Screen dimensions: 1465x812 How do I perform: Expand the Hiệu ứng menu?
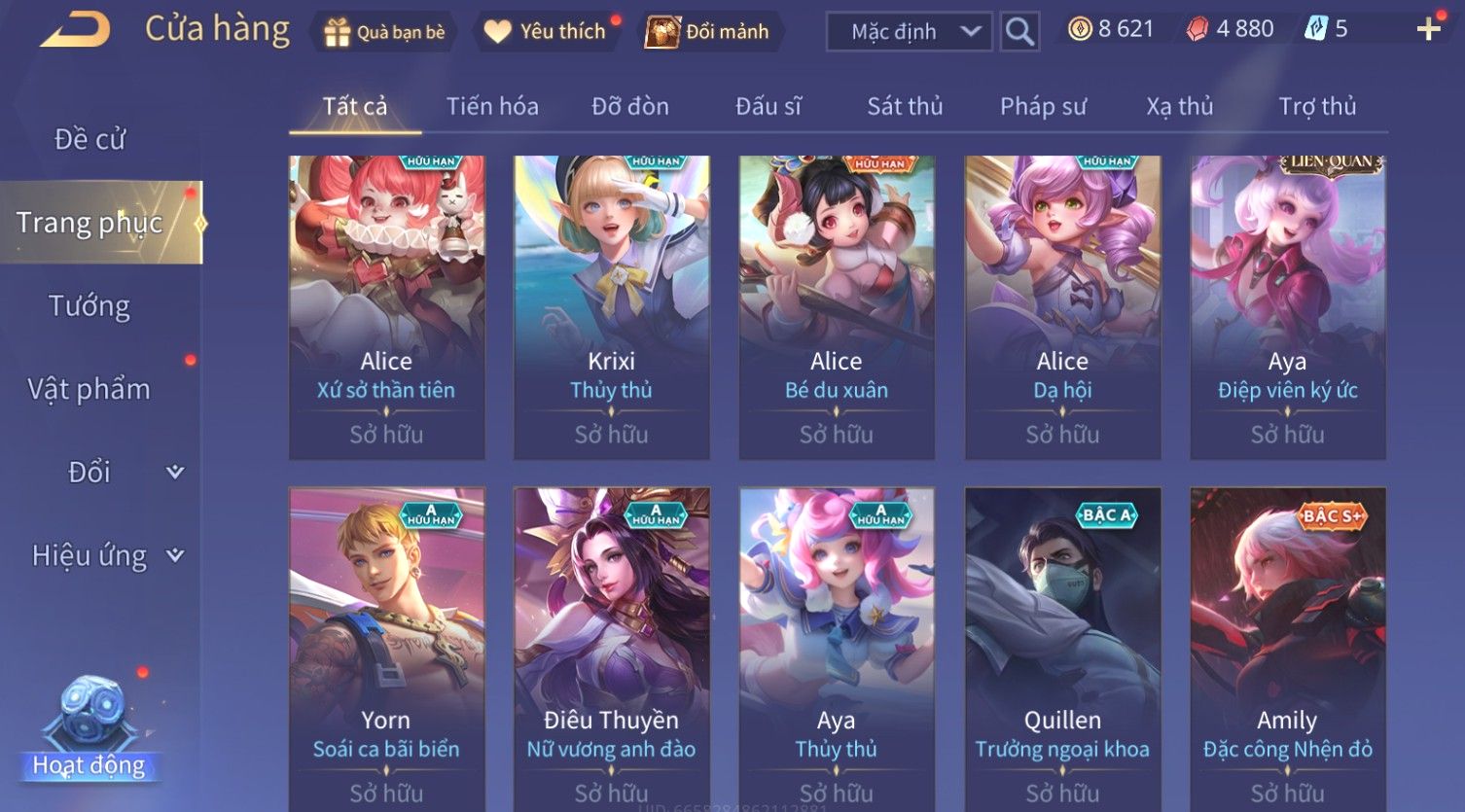pyautogui.click(x=107, y=556)
